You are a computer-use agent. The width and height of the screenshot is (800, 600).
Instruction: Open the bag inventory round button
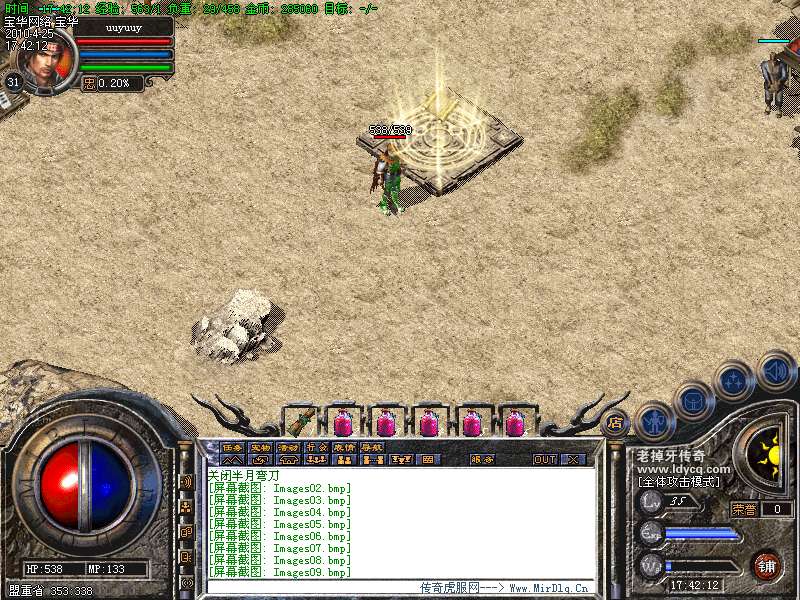pos(694,401)
